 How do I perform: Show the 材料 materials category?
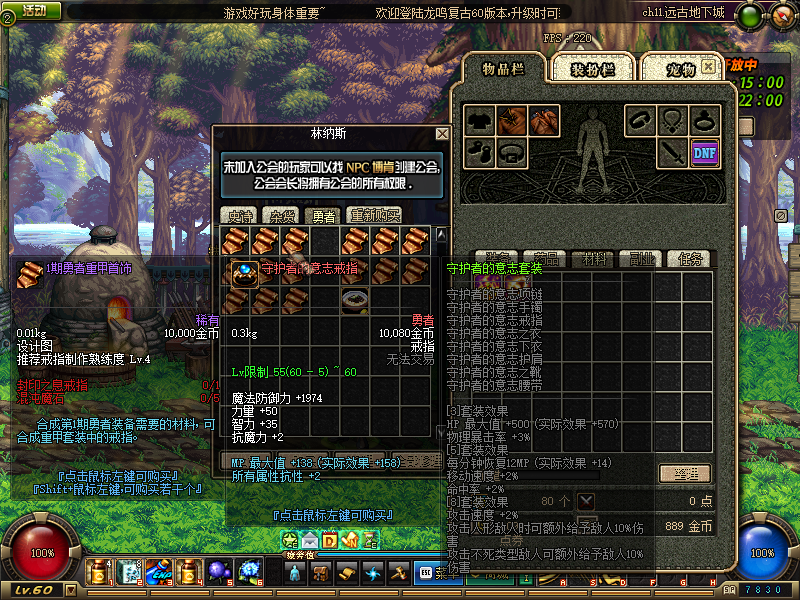594,259
